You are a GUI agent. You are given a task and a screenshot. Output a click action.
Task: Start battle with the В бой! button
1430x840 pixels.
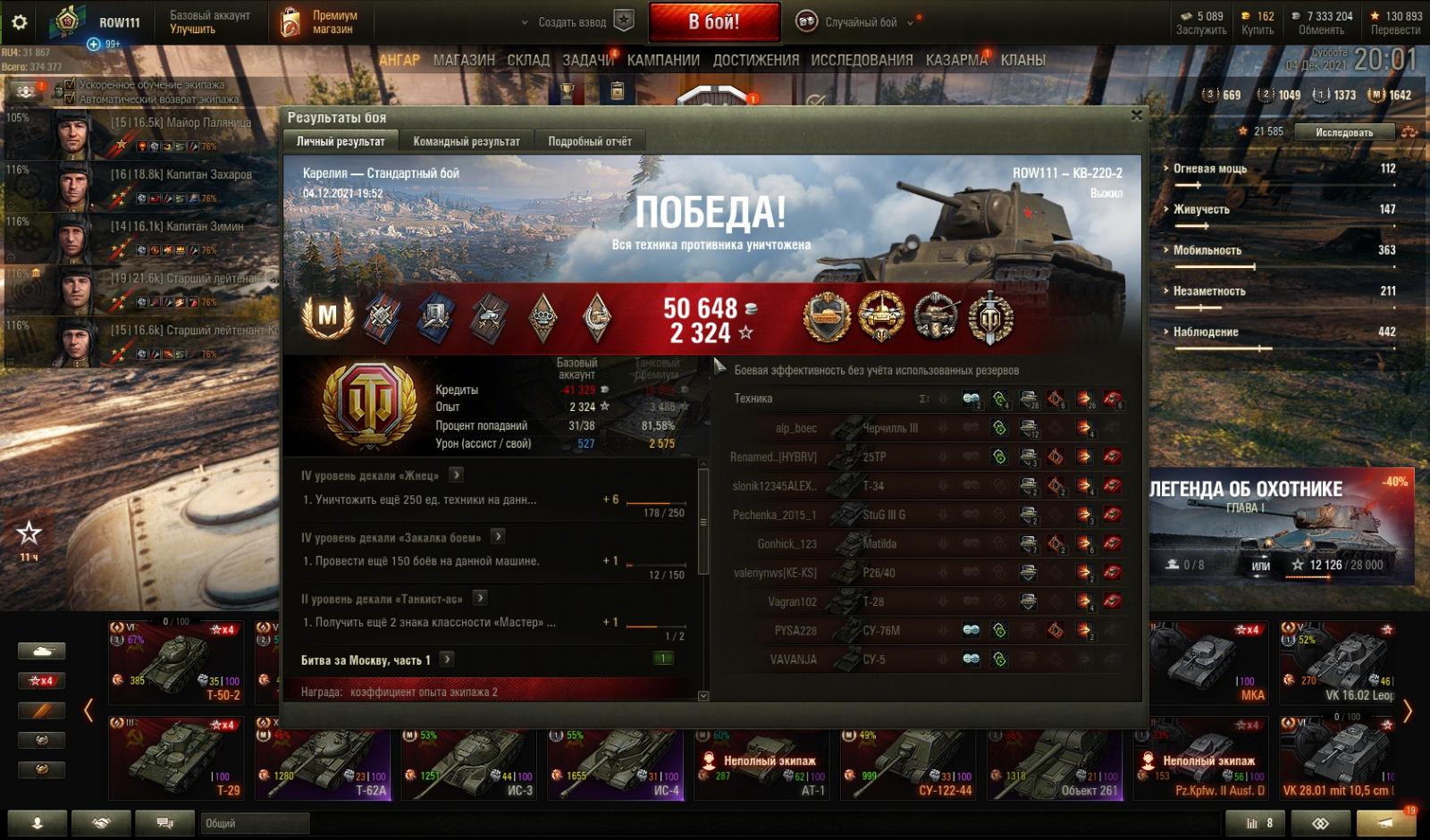[713, 22]
